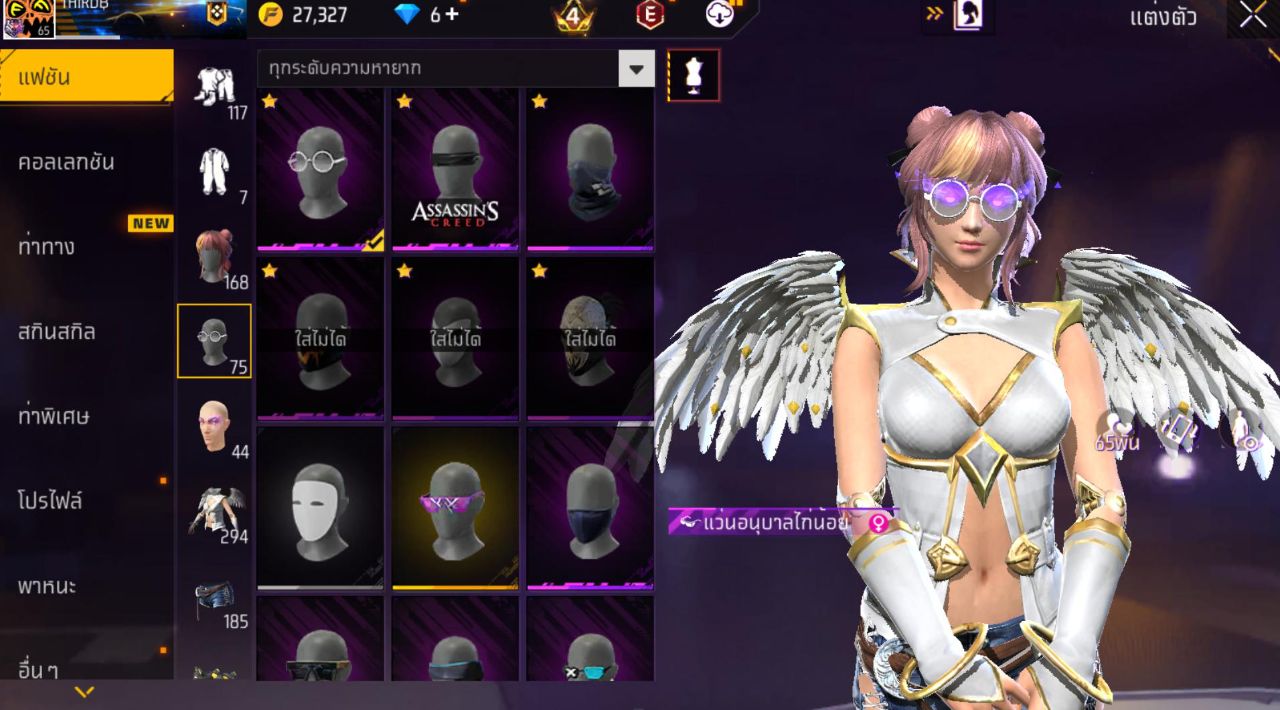1280x710 pixels.
Task: Click the mannequin preview toggle button
Action: [x=693, y=75]
